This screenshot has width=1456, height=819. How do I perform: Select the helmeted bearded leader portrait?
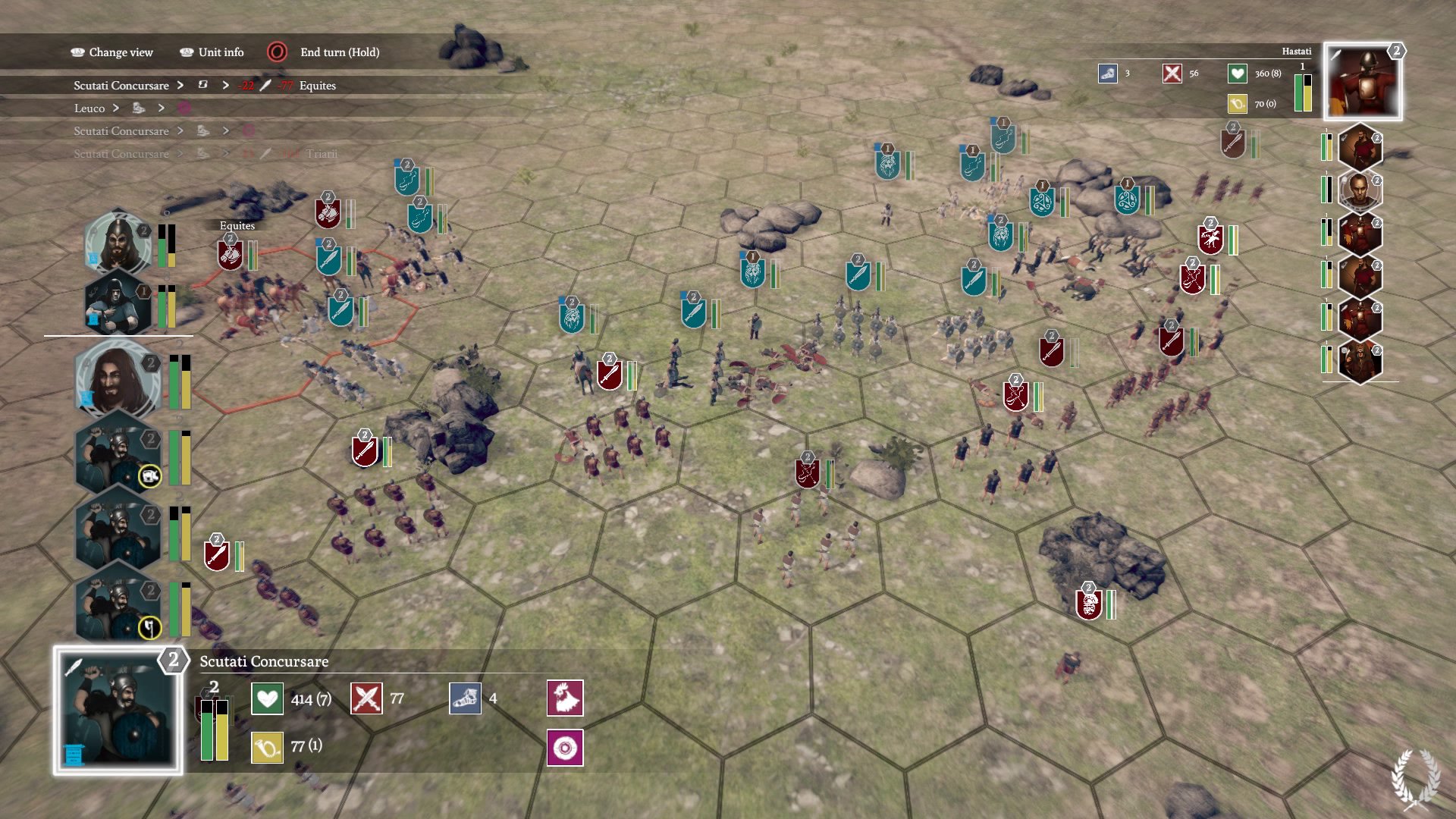click(x=118, y=243)
